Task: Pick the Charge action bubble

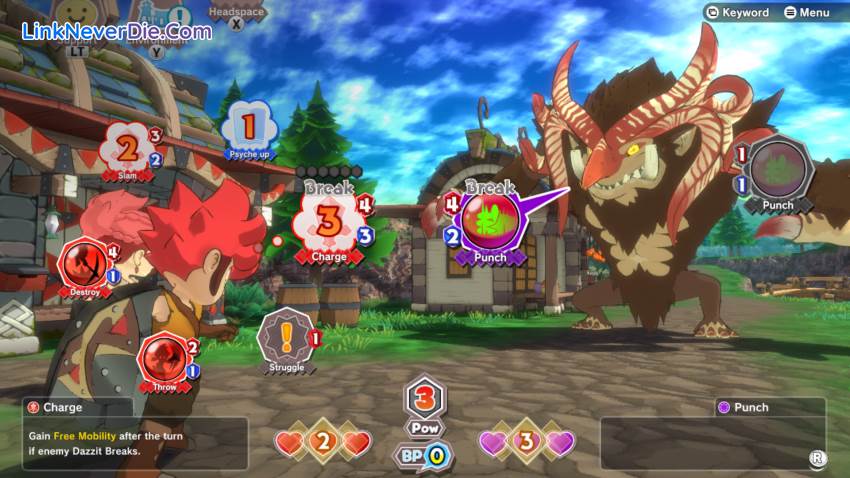Action: point(329,221)
